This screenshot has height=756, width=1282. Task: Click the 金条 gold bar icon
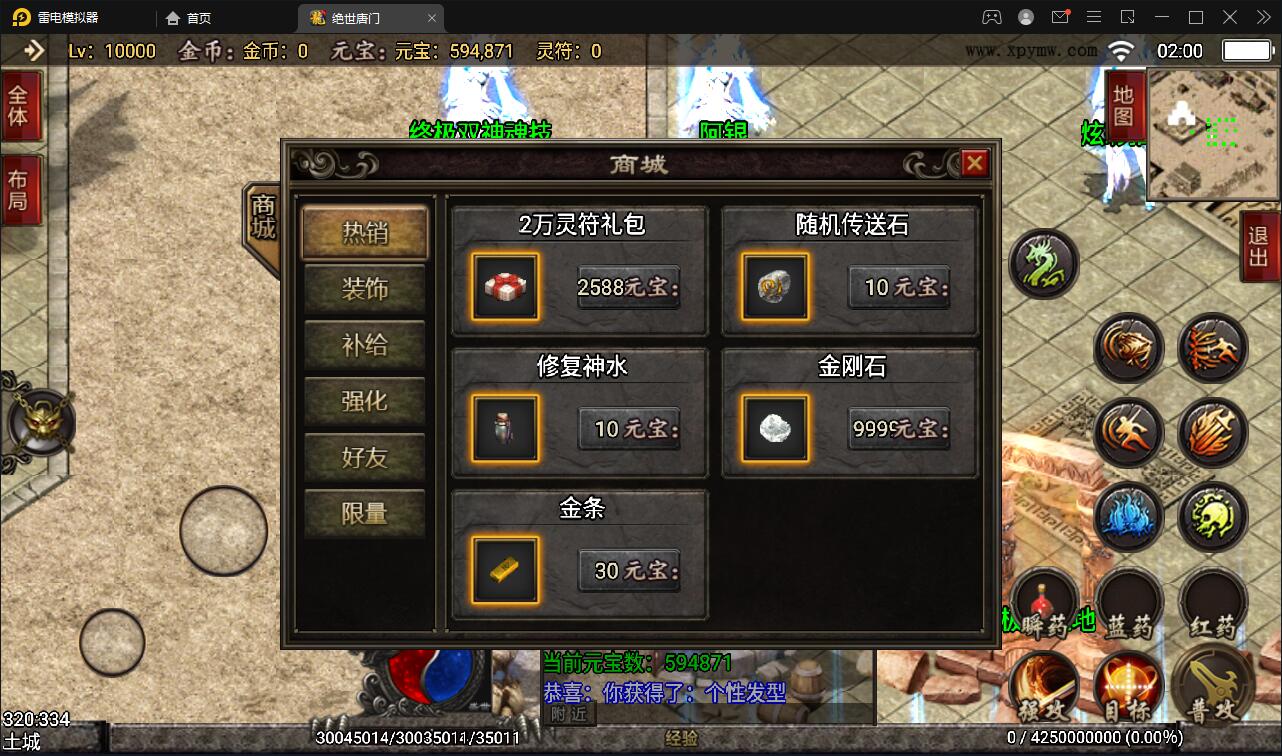505,571
